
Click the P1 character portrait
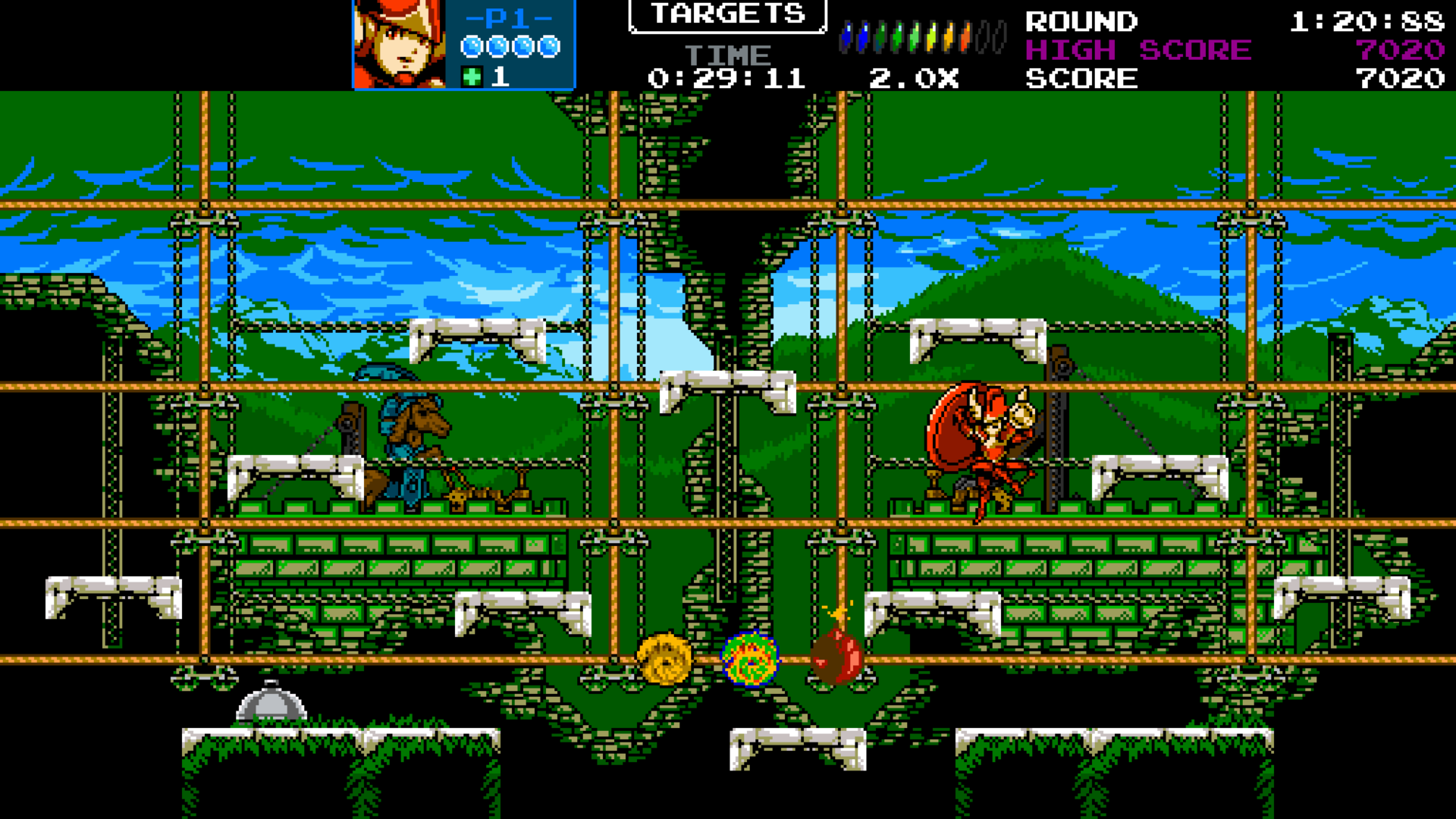click(399, 44)
